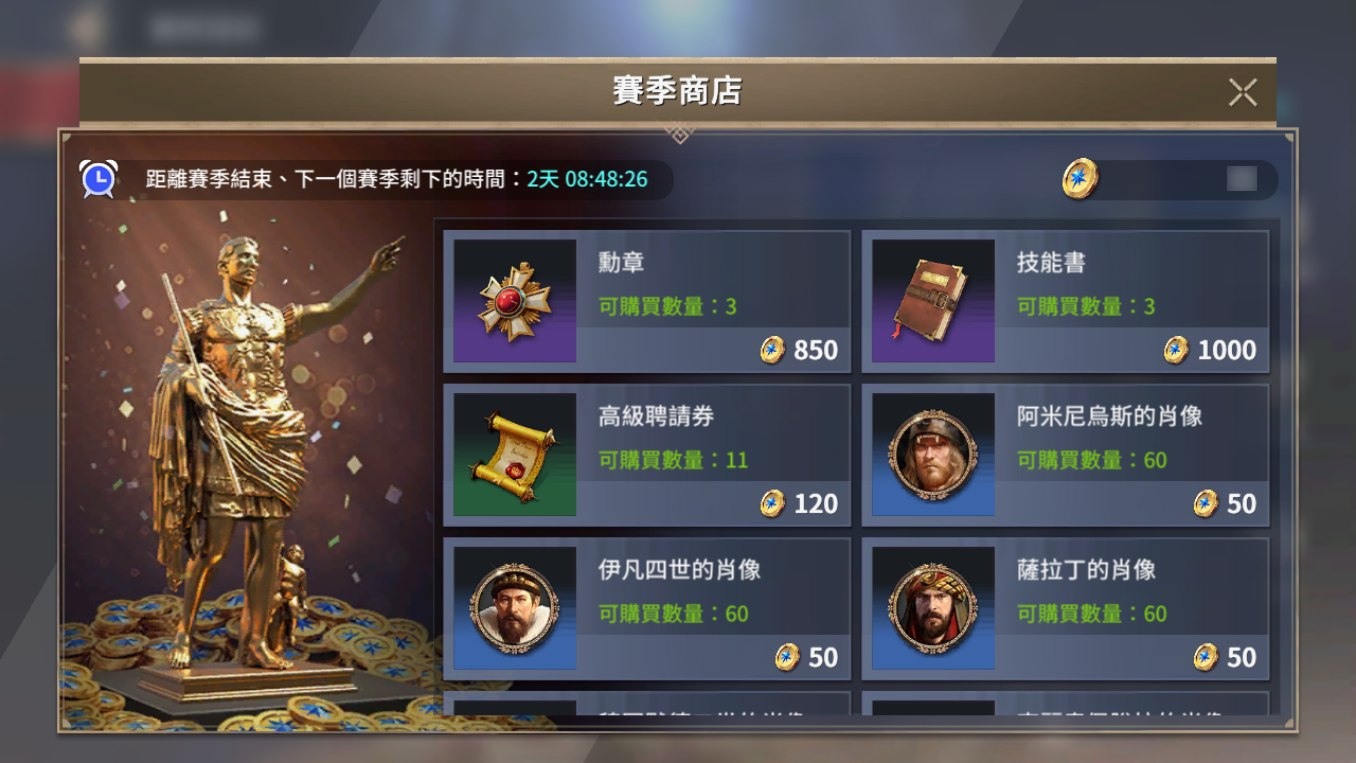Image resolution: width=1356 pixels, height=763 pixels.
Task: Close the 賽季商店 dialog
Action: [1242, 92]
